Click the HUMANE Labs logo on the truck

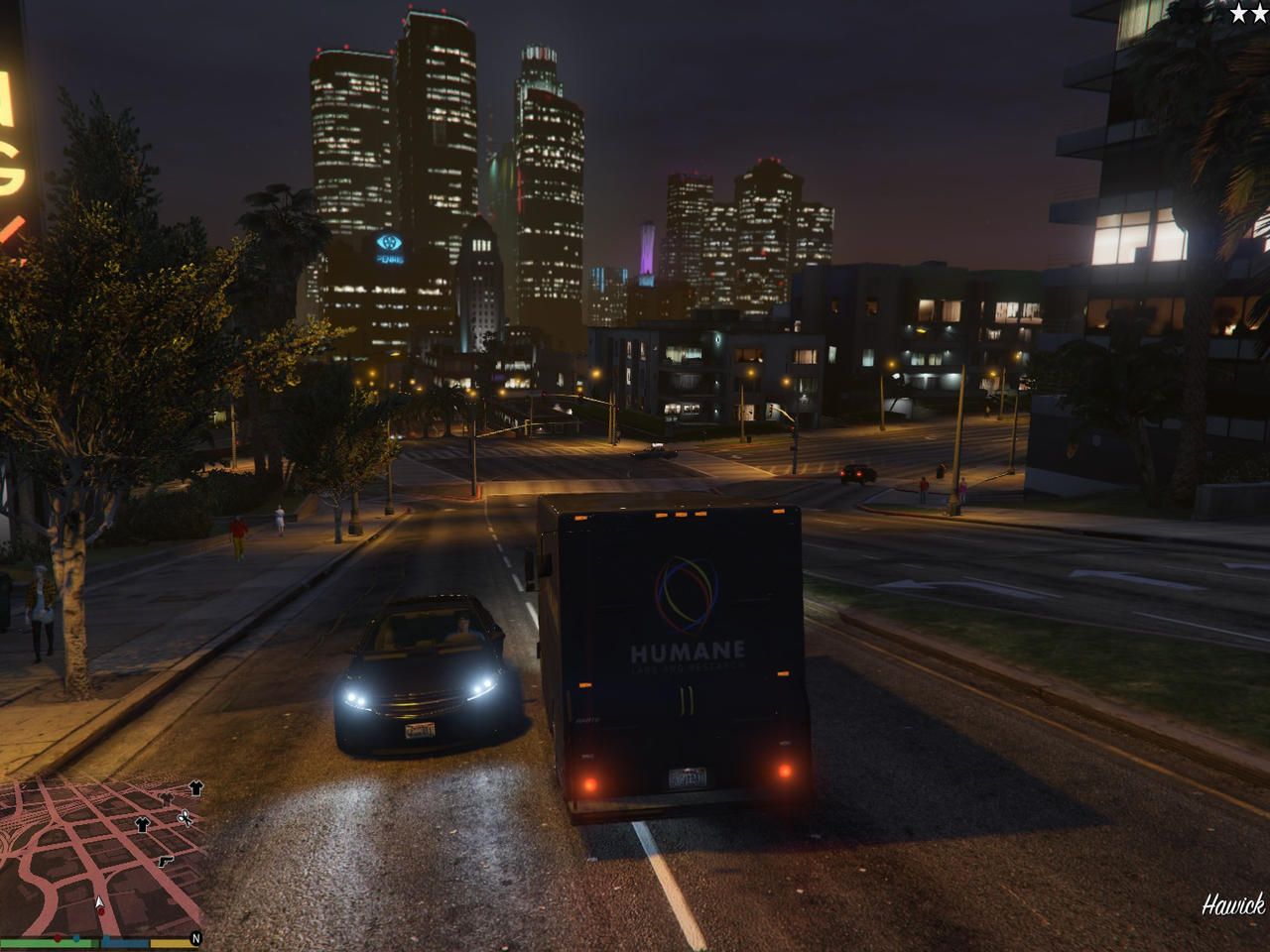point(688,595)
